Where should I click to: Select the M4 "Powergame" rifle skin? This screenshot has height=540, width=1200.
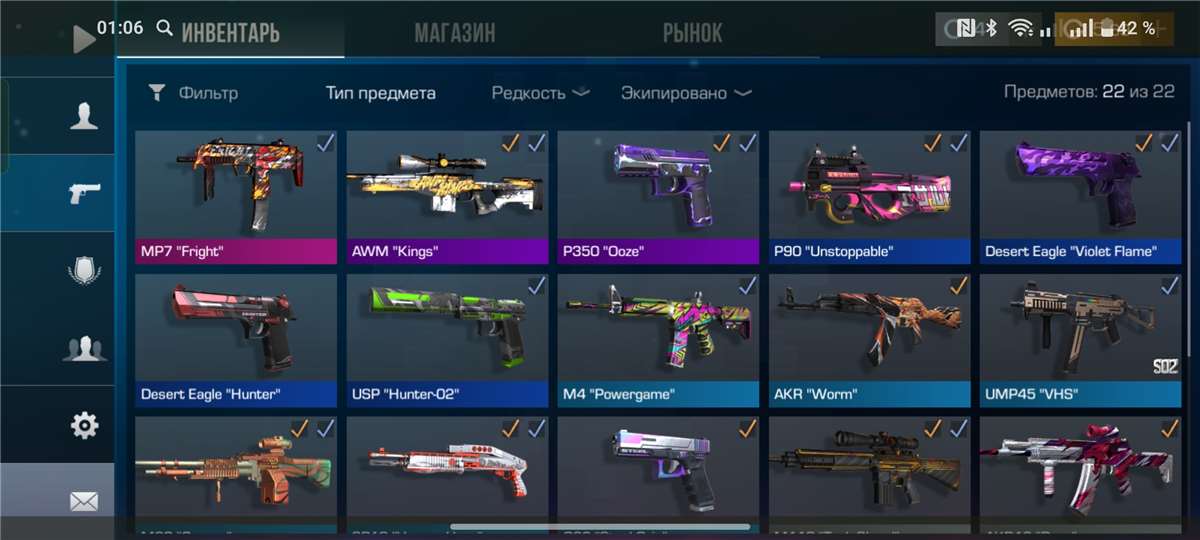pyautogui.click(x=658, y=340)
